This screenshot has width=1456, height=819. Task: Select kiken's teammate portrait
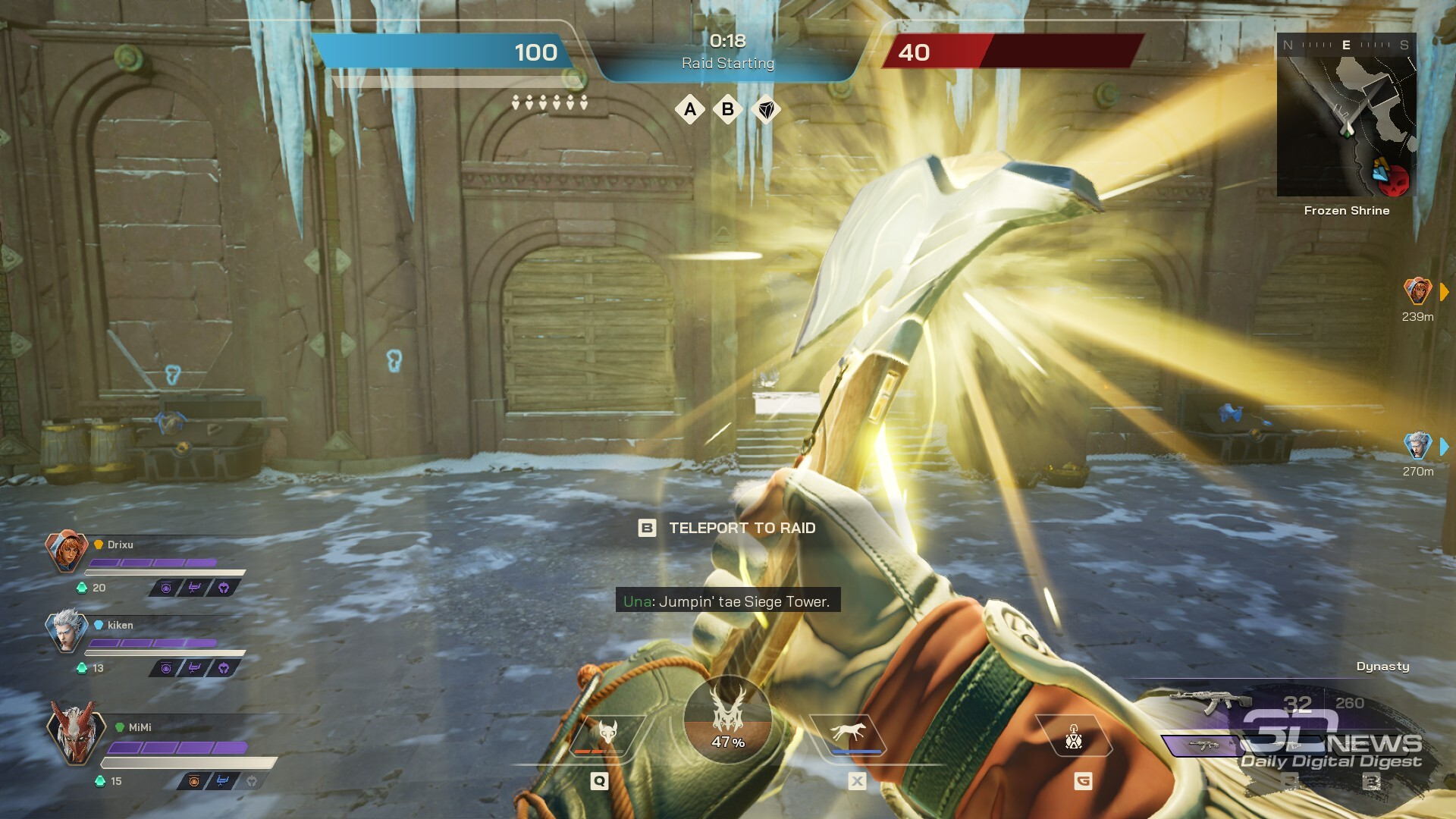coord(66,630)
